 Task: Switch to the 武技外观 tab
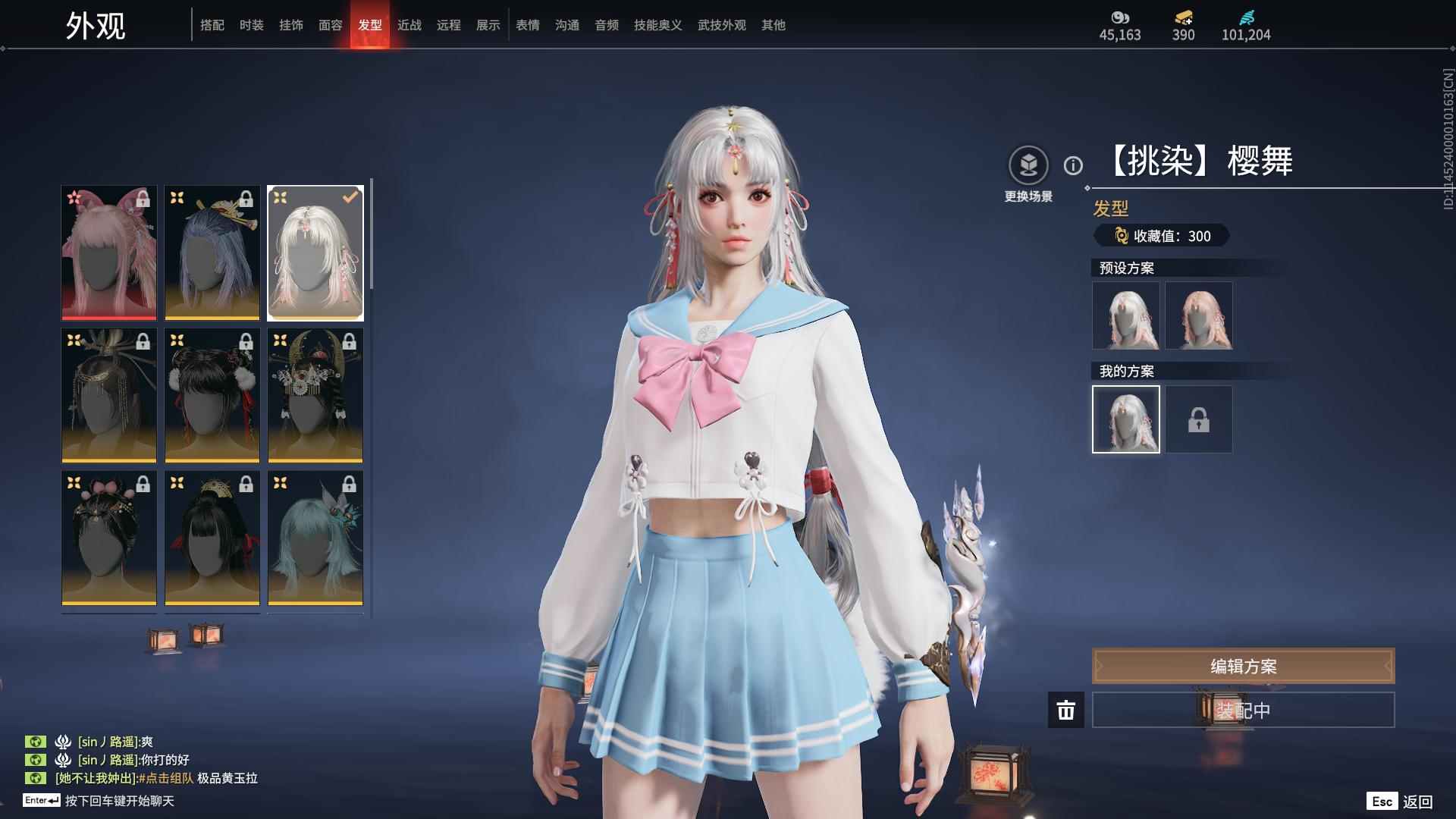point(721,25)
